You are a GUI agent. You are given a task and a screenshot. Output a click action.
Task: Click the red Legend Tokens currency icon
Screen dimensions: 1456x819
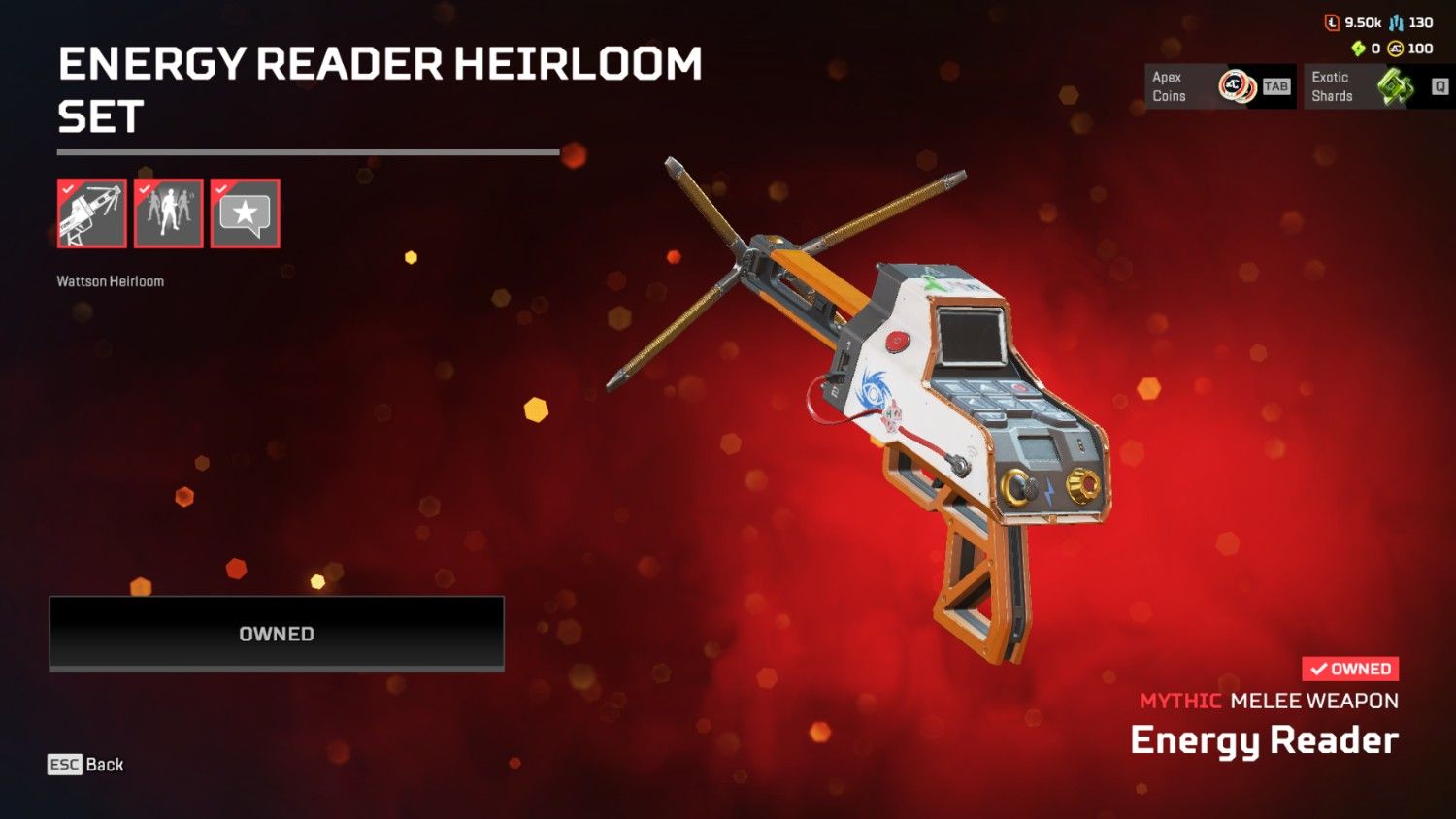pyautogui.click(x=1333, y=22)
